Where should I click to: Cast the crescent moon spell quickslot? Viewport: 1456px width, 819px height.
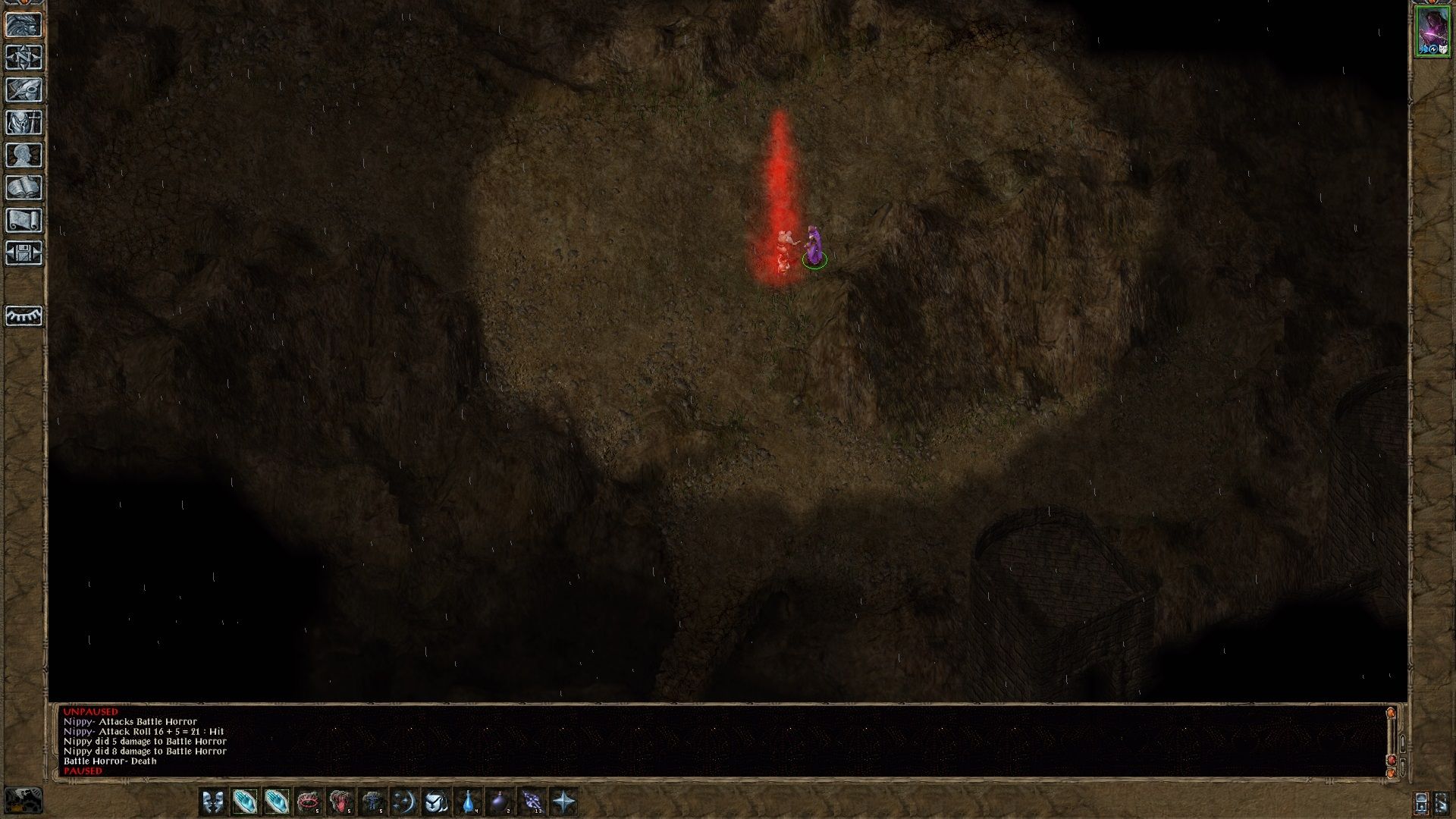point(406,799)
